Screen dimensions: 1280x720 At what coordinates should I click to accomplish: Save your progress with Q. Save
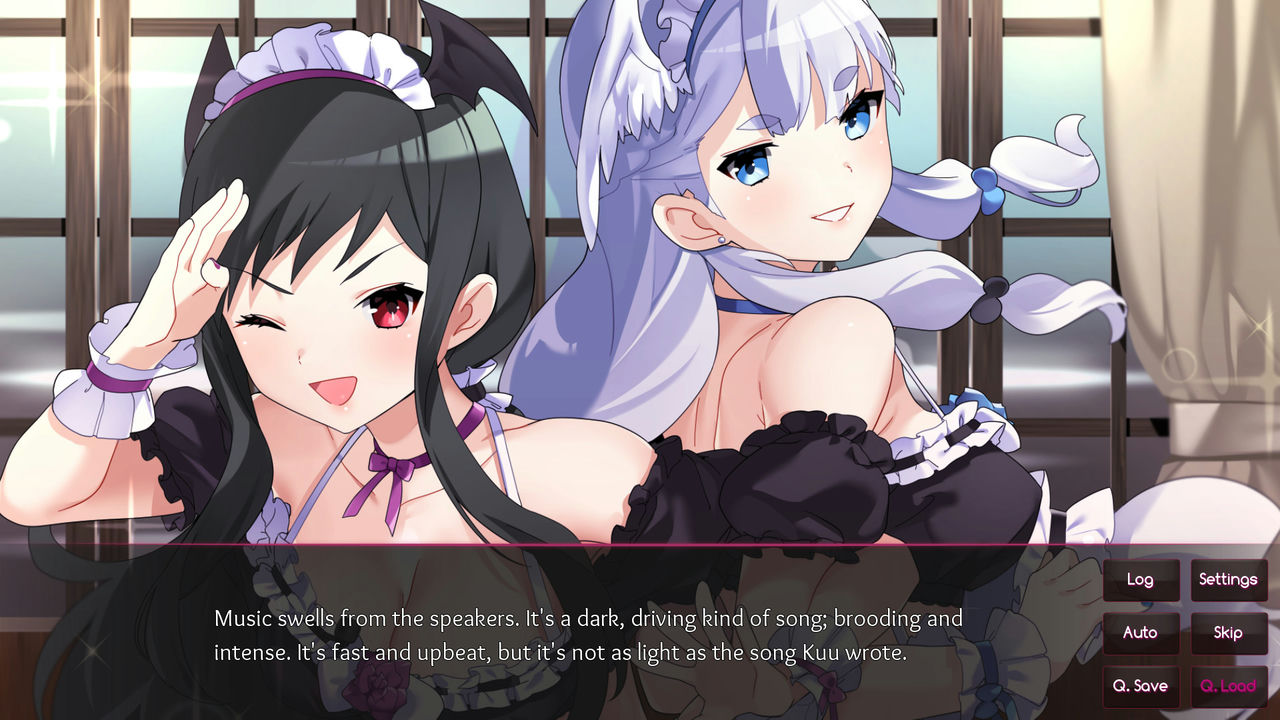pyautogui.click(x=1141, y=687)
